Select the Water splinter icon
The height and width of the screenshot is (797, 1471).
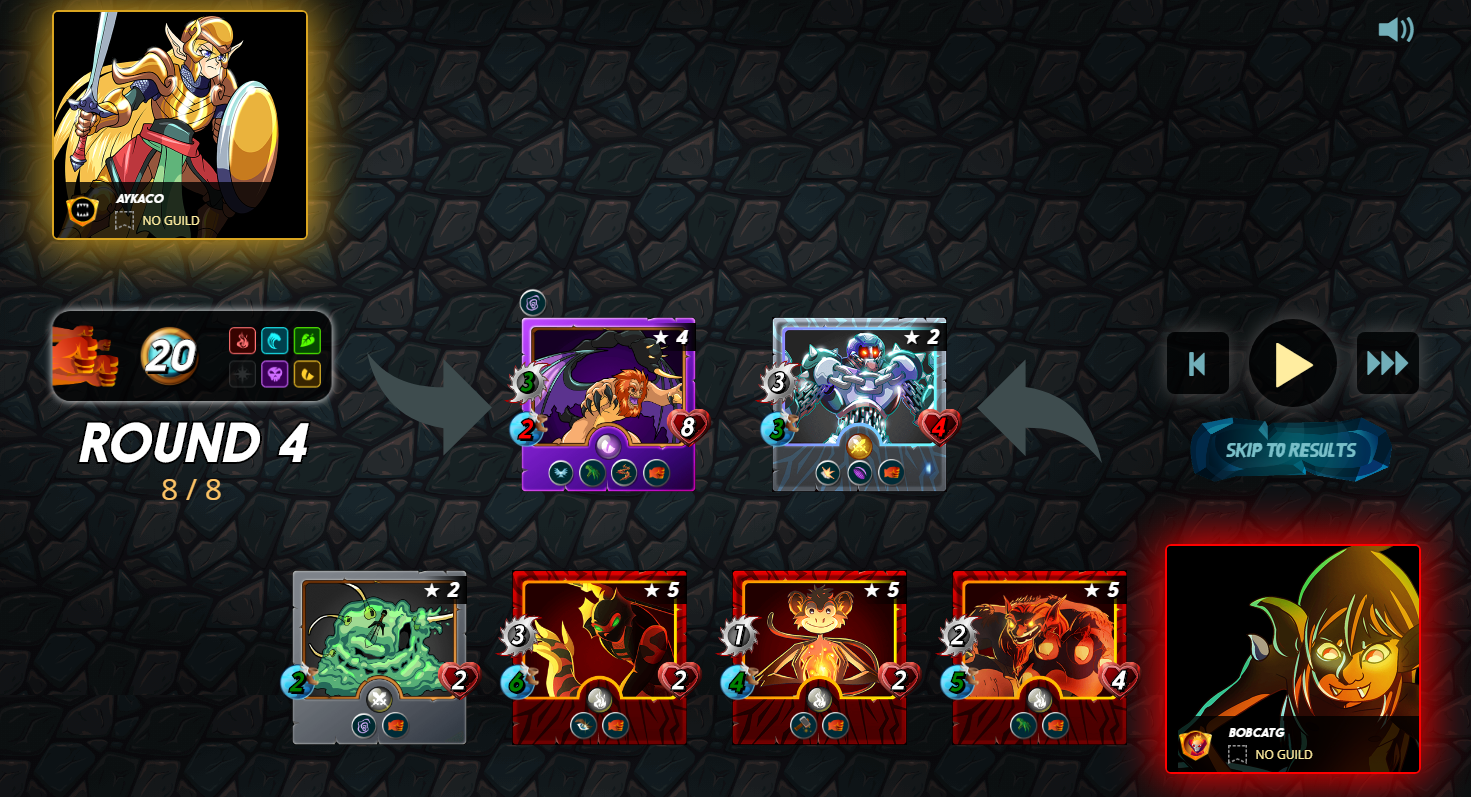[x=274, y=340]
